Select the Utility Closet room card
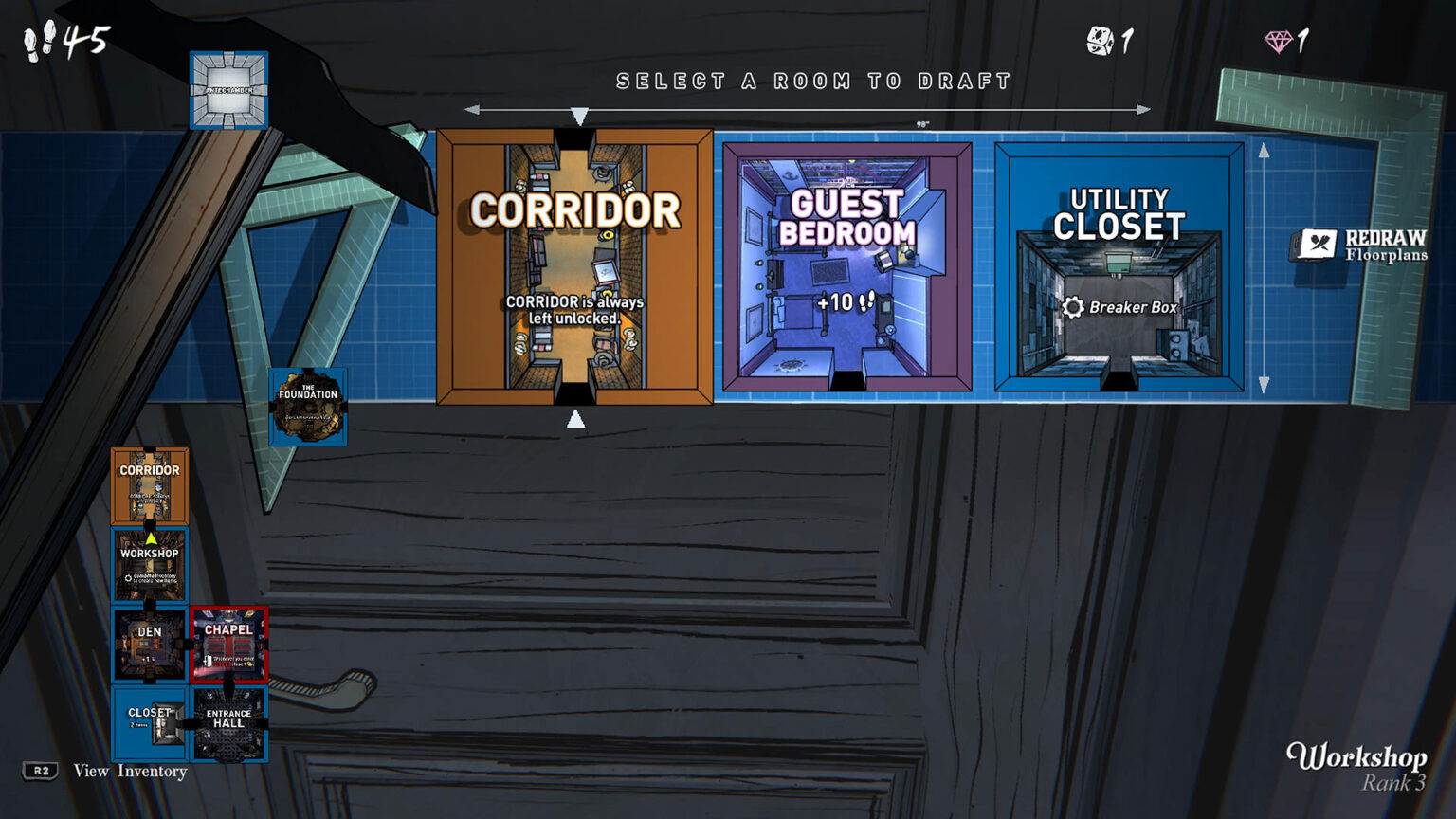 pyautogui.click(x=1119, y=266)
